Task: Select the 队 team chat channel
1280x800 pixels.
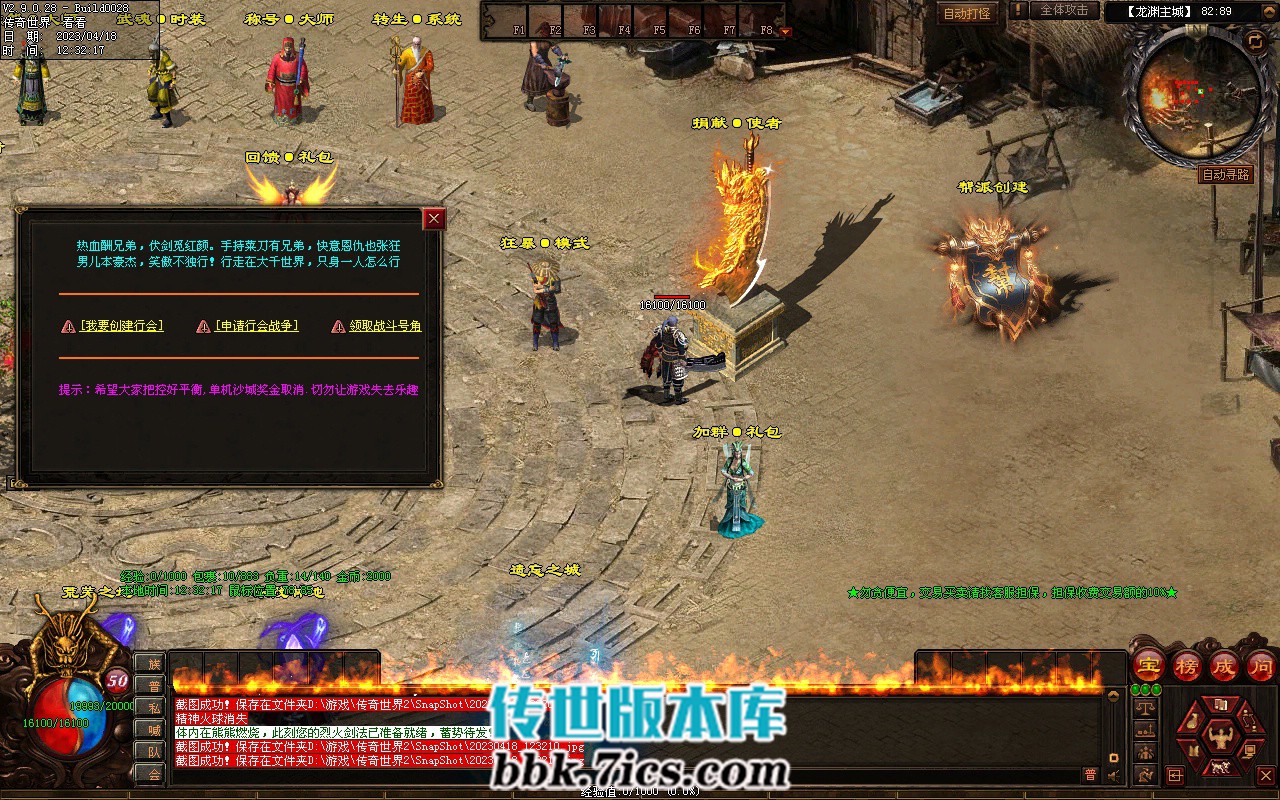Action: tap(152, 751)
